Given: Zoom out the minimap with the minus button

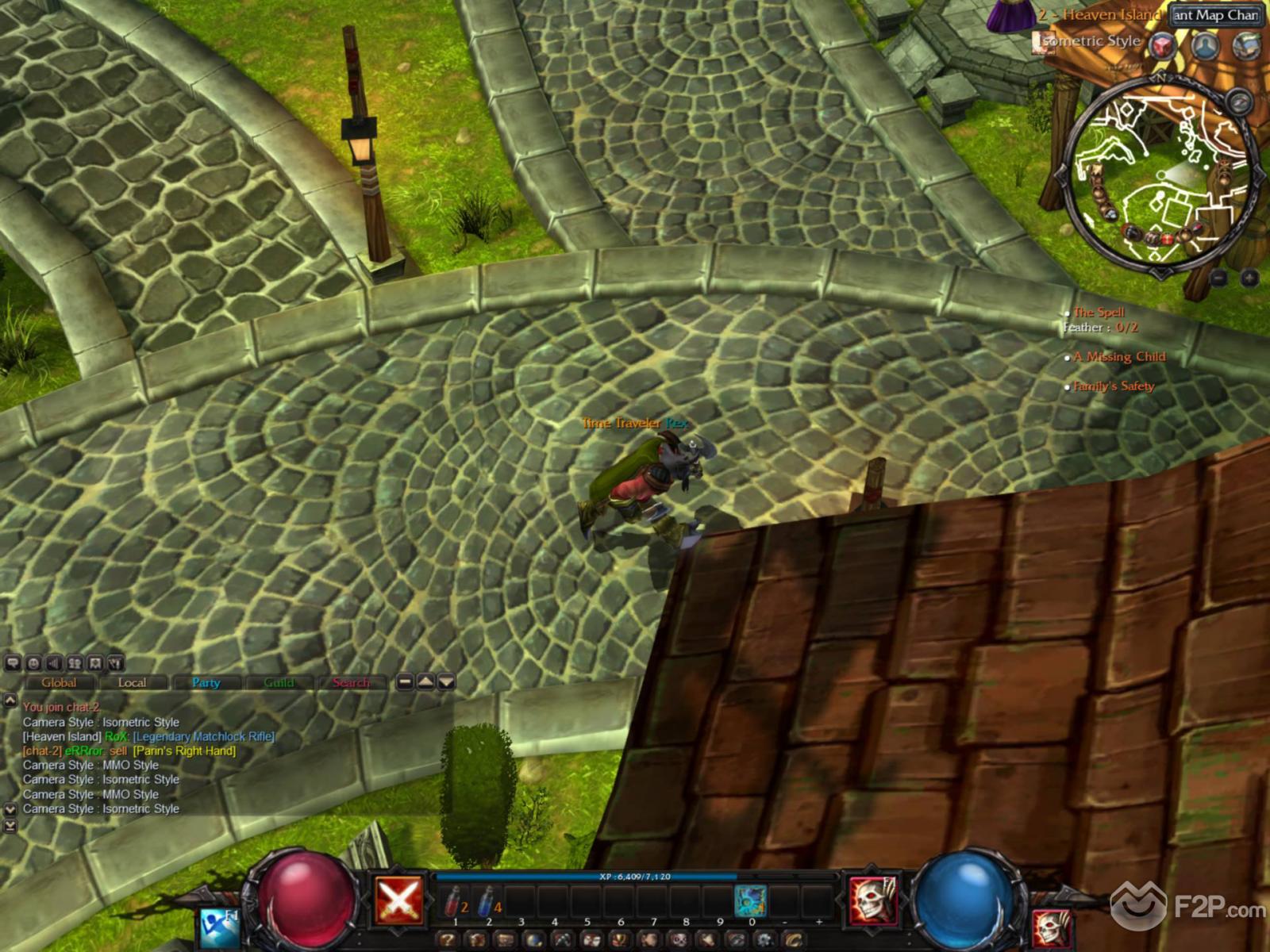Looking at the screenshot, I should coord(1220,278).
